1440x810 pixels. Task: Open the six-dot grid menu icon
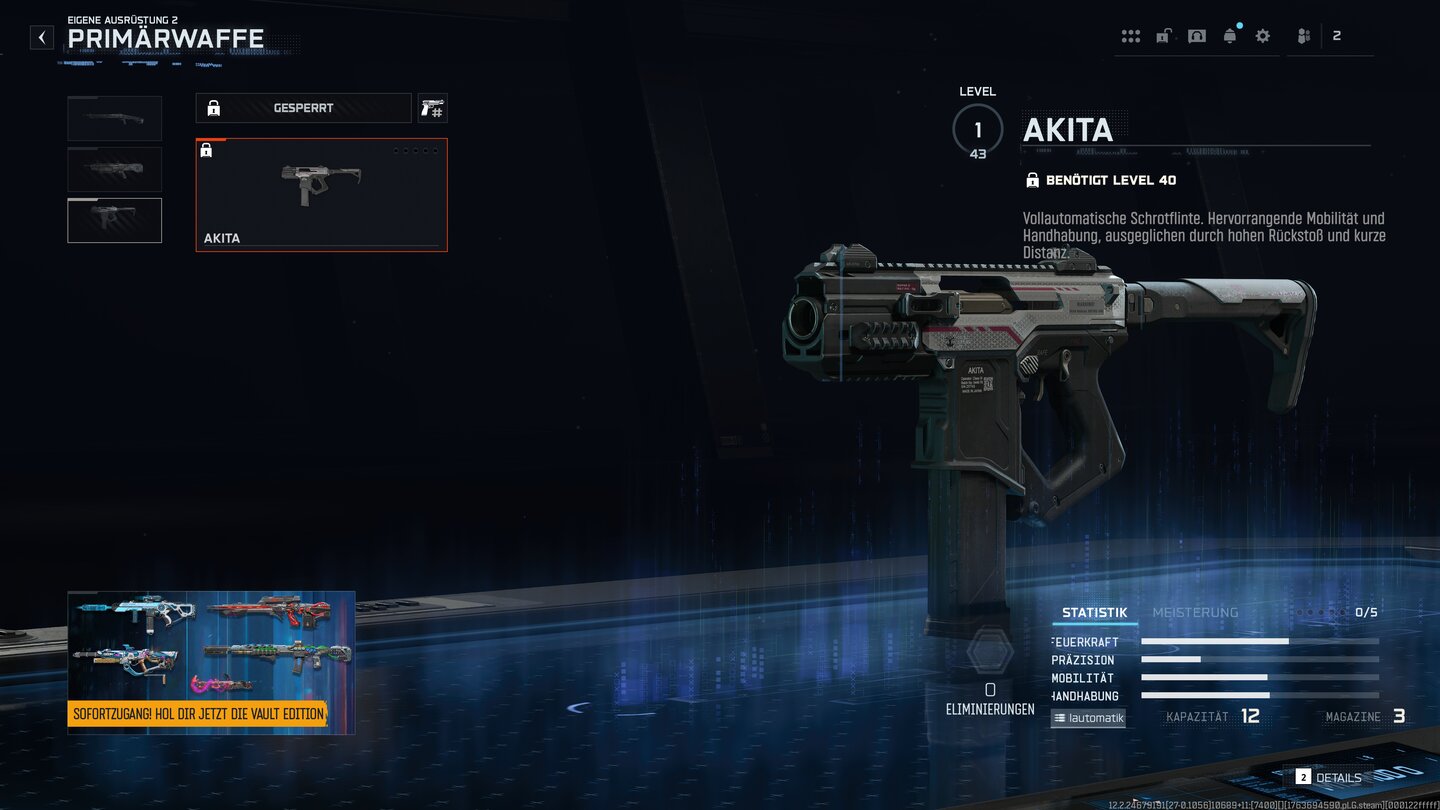1131,36
